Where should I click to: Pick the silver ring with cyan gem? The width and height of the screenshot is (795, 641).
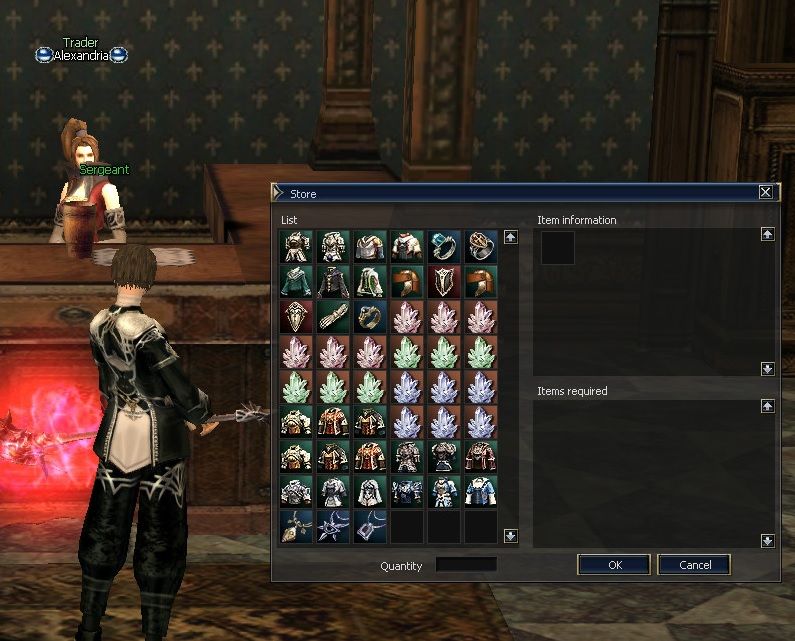pos(444,247)
